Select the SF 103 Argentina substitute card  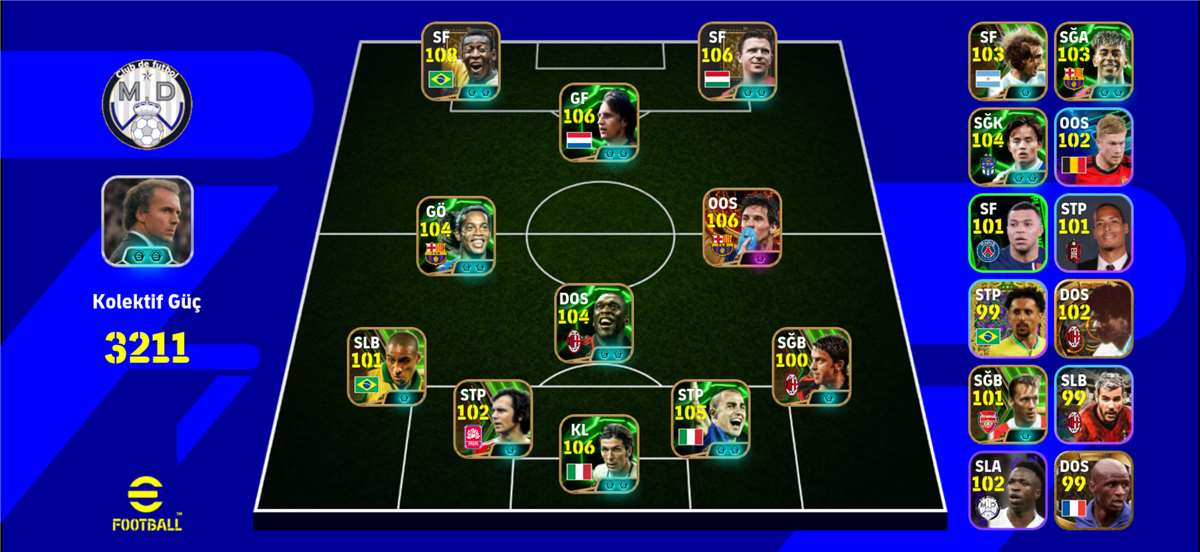[1007, 60]
